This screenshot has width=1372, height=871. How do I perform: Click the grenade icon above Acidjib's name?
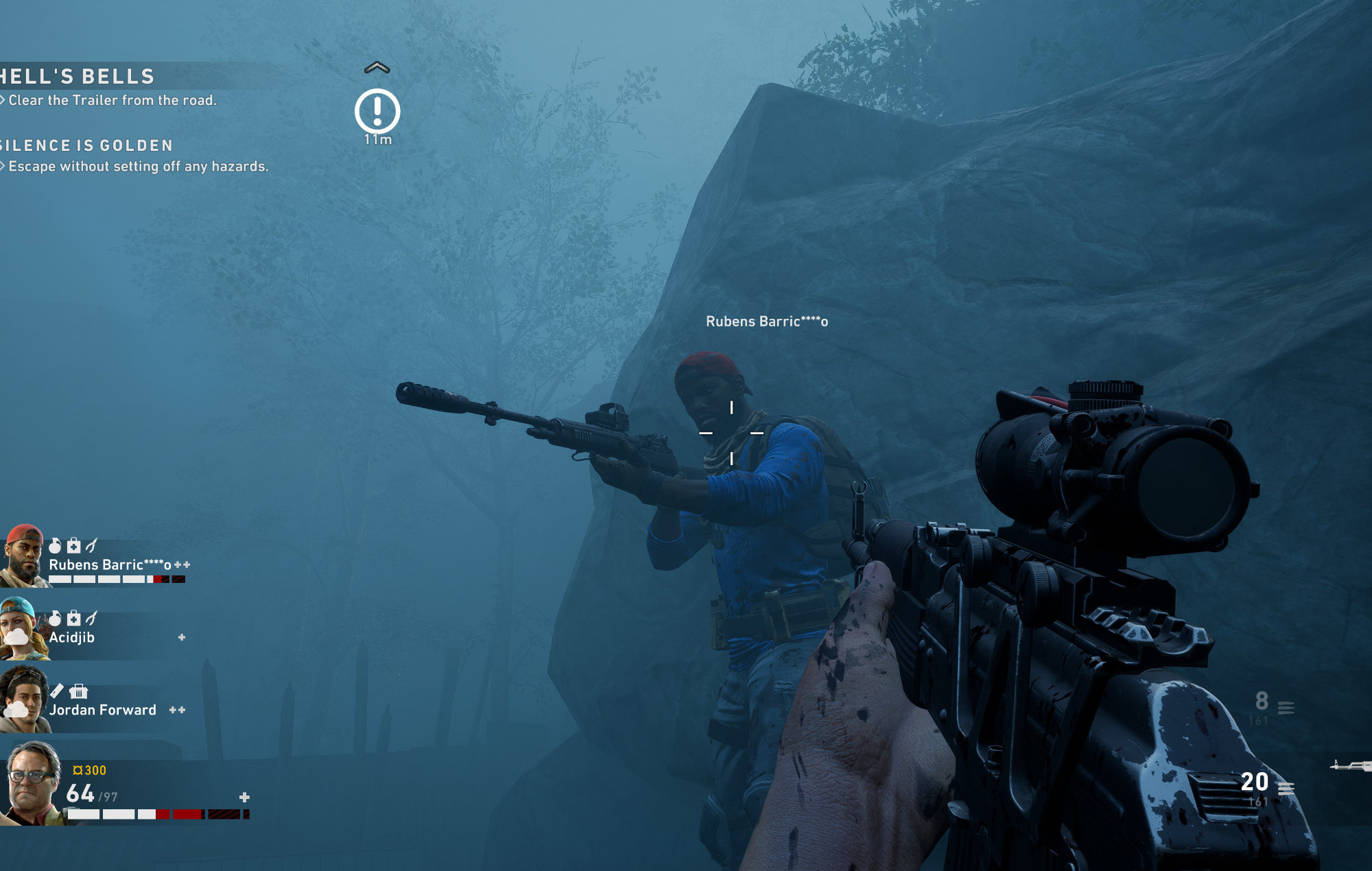56,619
